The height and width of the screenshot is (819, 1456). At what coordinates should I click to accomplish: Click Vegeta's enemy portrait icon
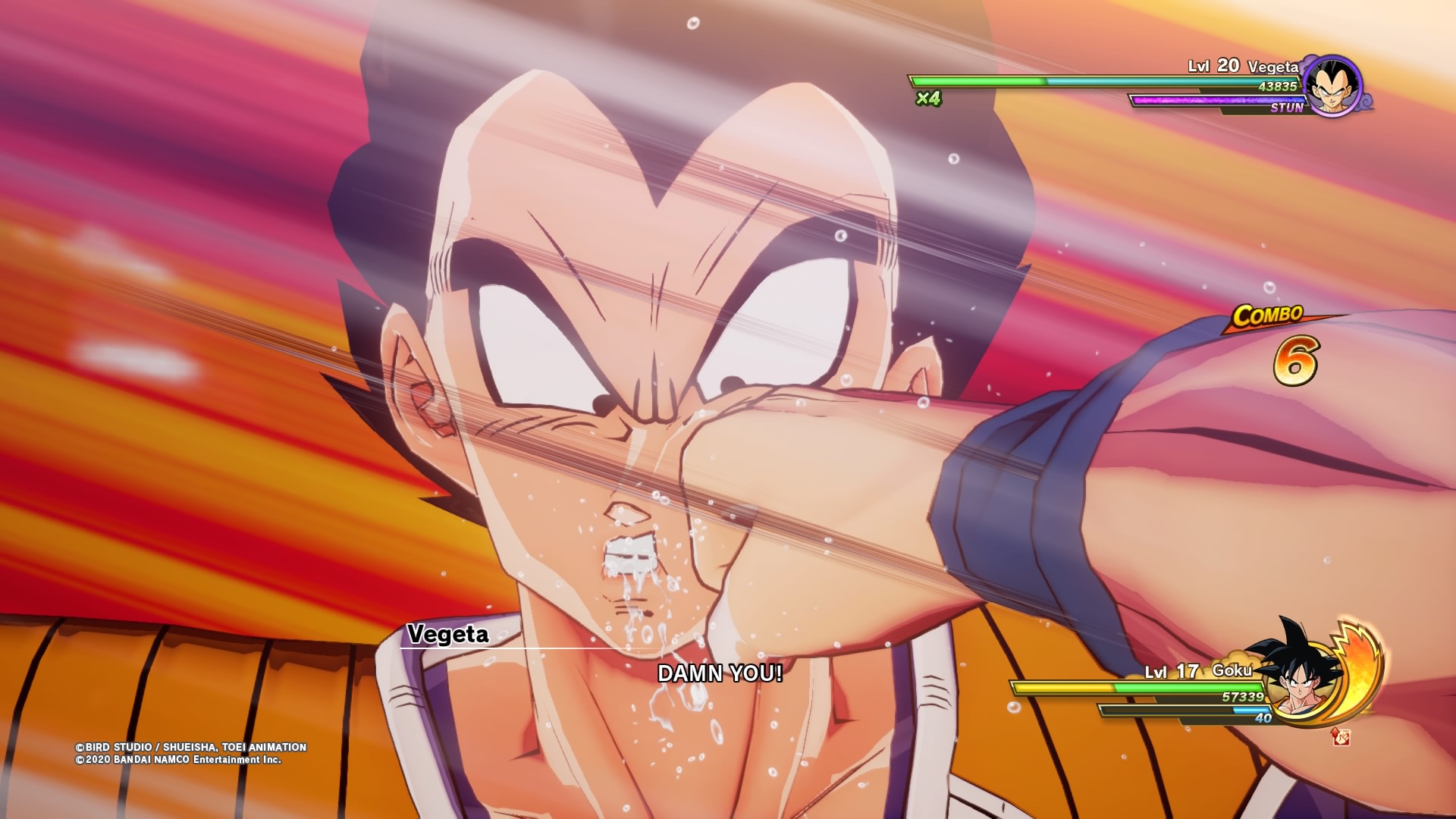coord(1332,86)
